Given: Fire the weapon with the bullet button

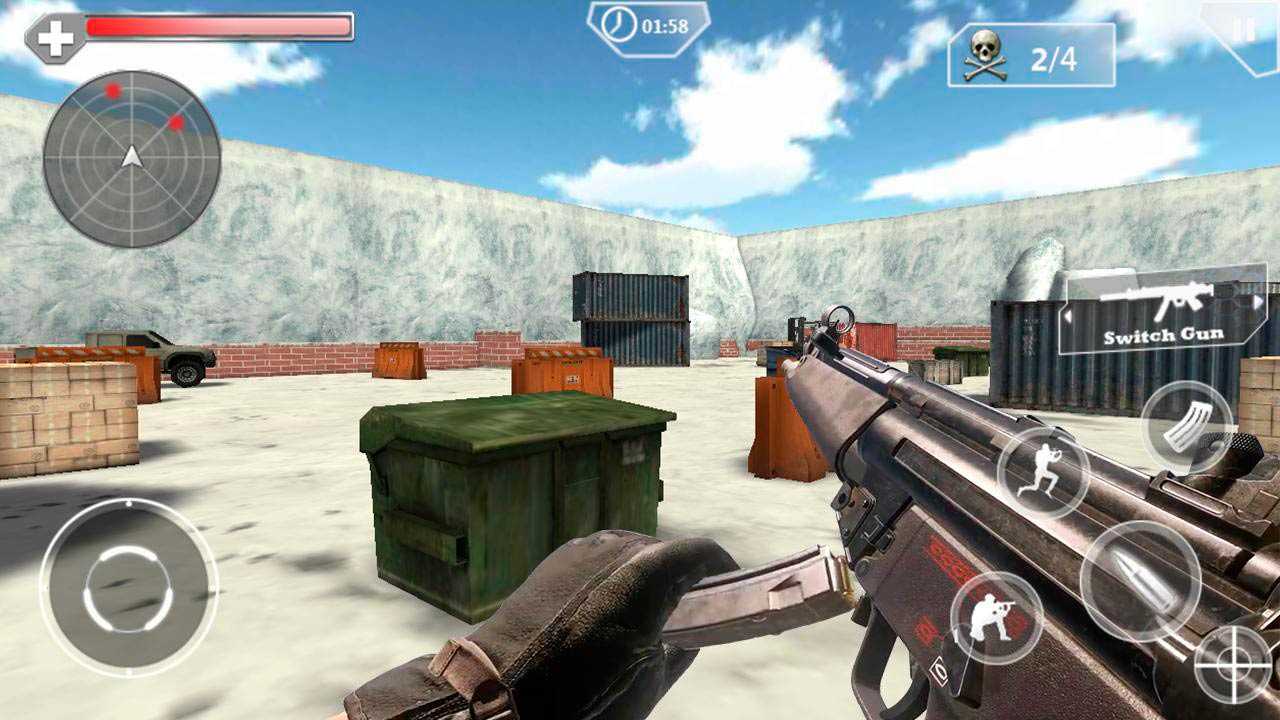Looking at the screenshot, I should pyautogui.click(x=1140, y=580).
